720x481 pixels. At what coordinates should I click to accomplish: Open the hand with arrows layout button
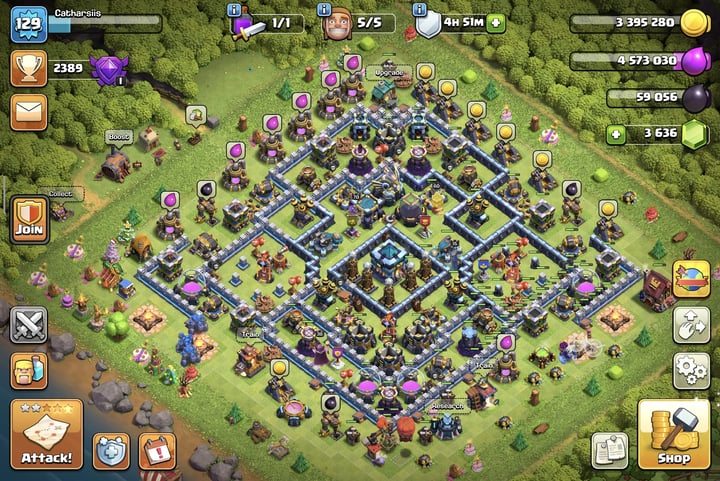pos(691,324)
